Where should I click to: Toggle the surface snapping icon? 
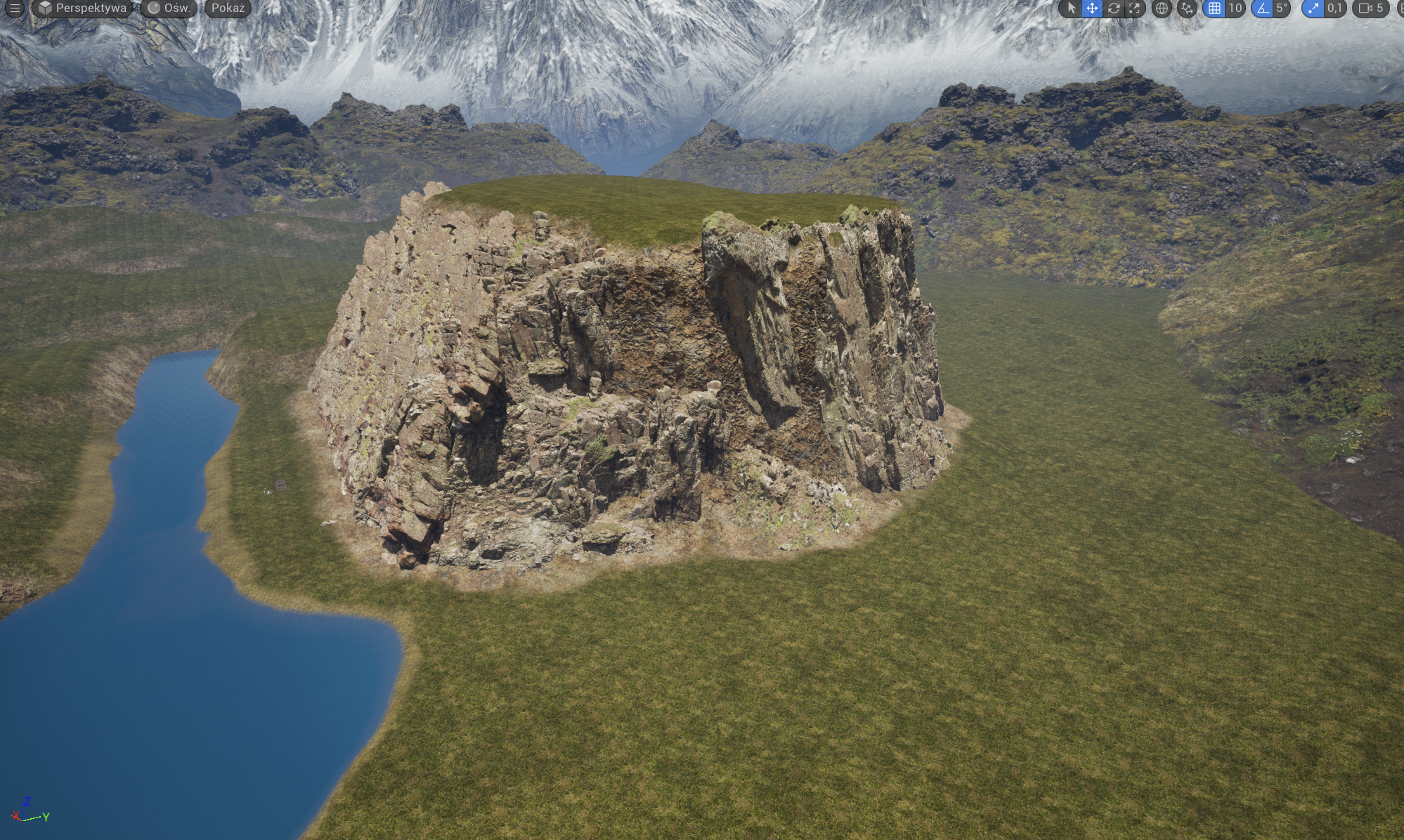tap(1187, 8)
